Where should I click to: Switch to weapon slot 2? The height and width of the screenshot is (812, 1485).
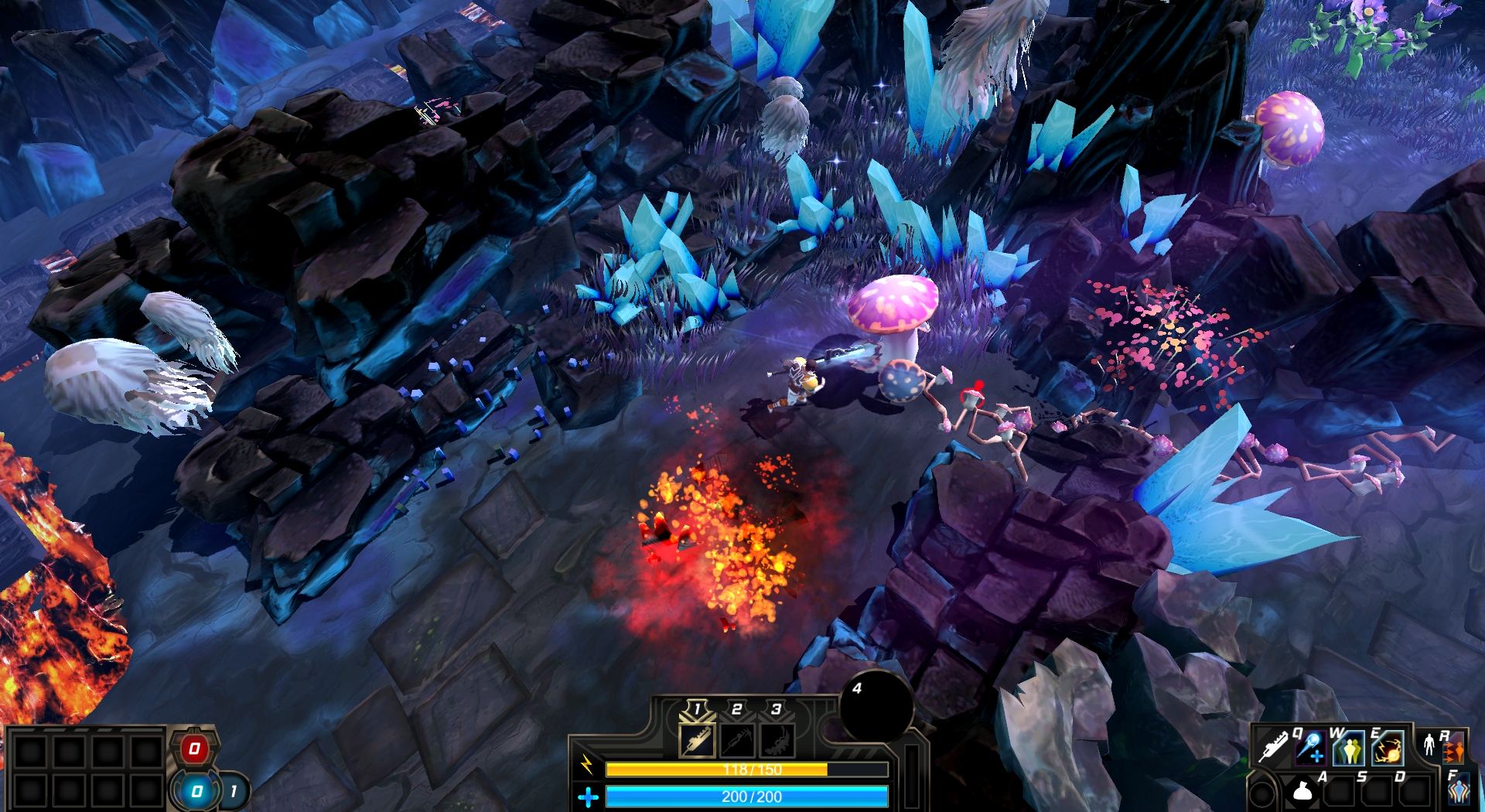tap(737, 740)
